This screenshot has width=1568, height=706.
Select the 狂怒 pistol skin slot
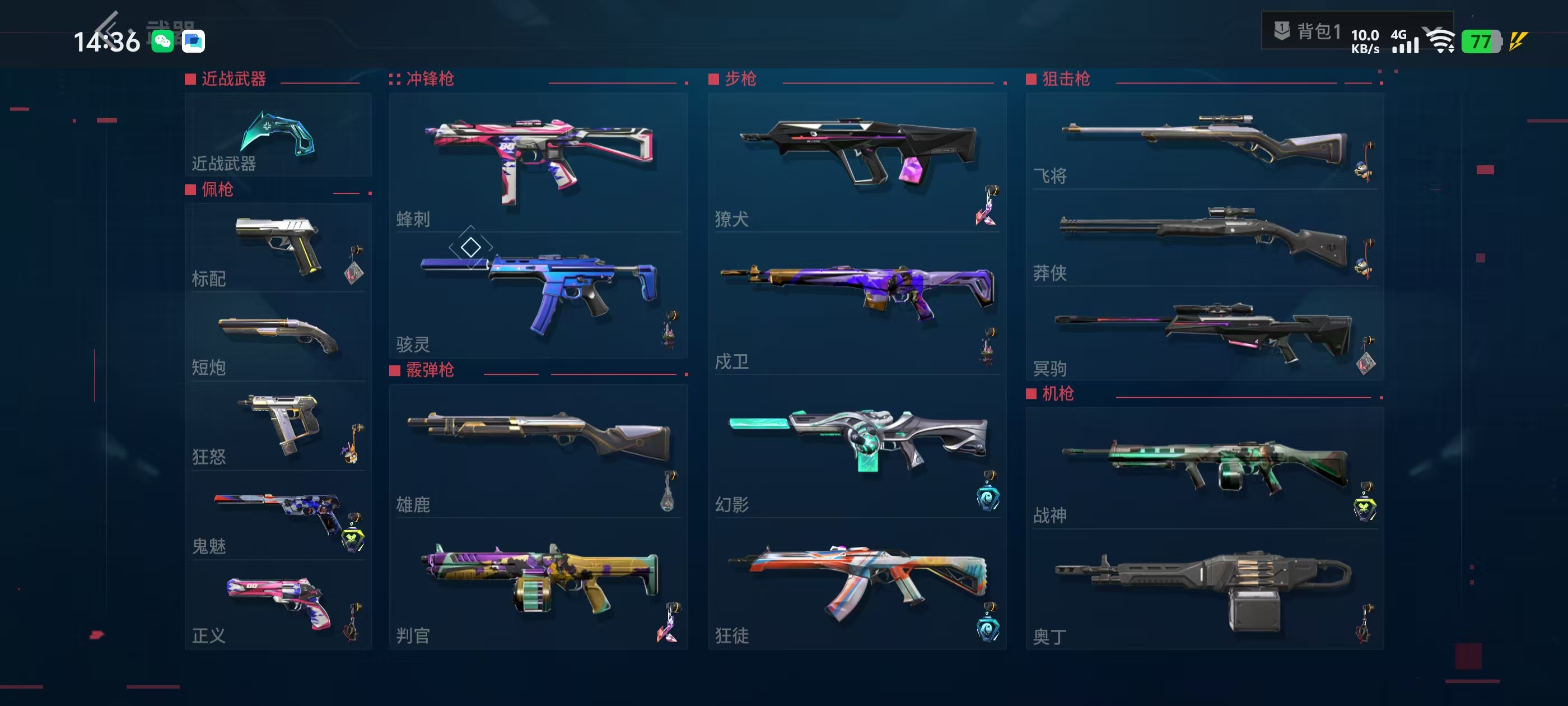(278, 426)
